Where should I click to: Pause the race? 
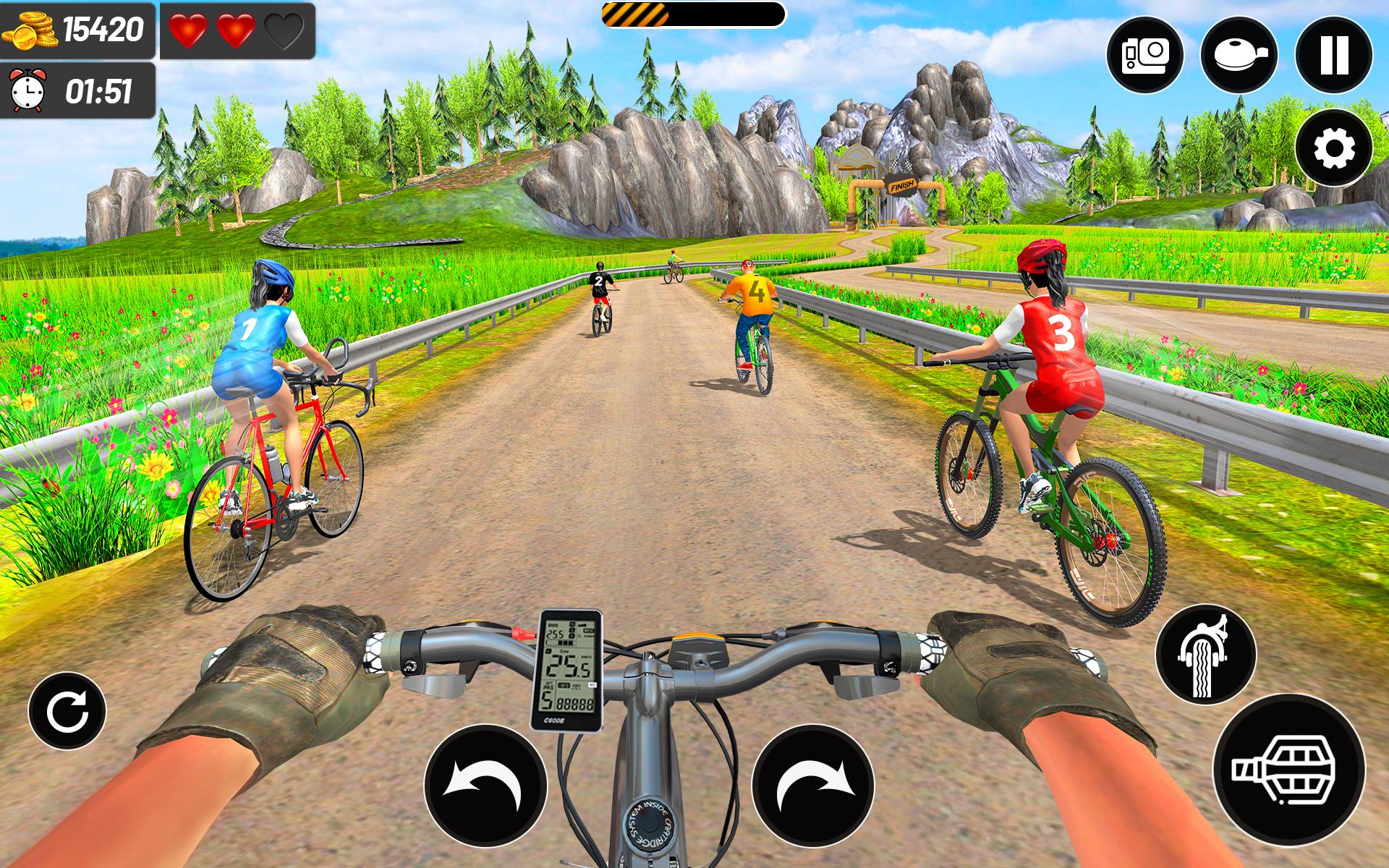point(1333,52)
